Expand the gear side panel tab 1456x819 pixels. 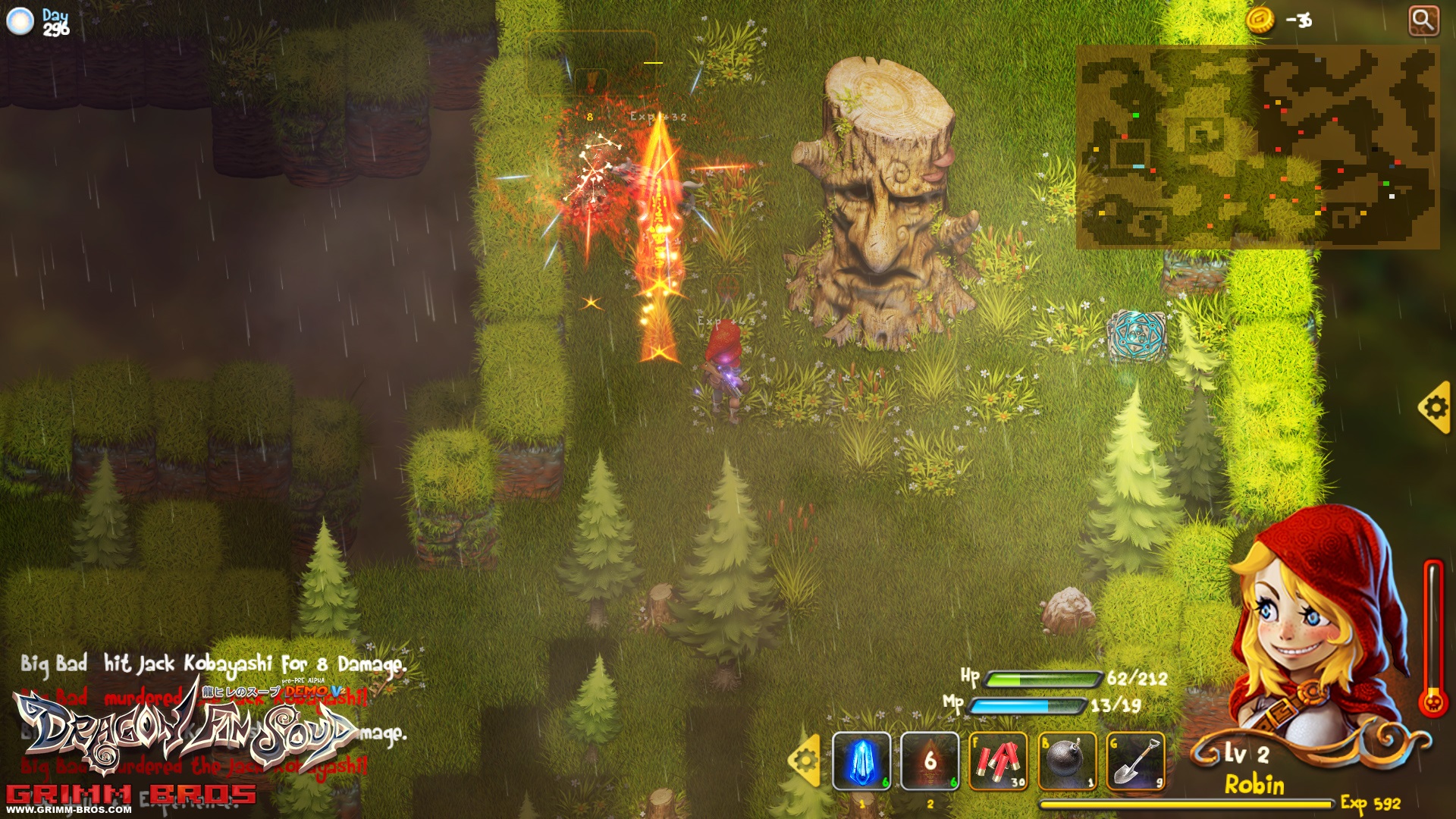coord(1435,407)
